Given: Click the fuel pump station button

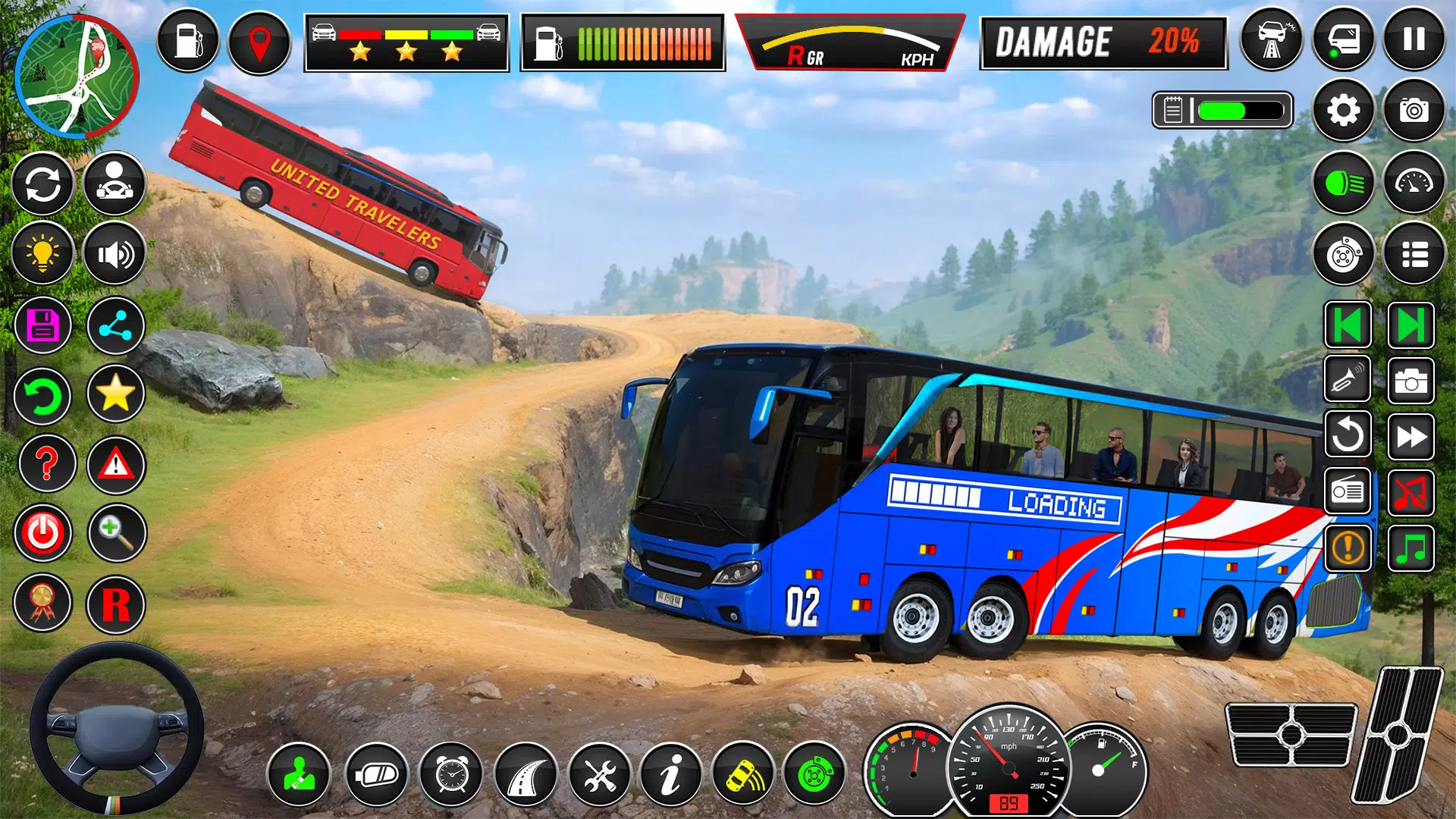Looking at the screenshot, I should [x=187, y=40].
